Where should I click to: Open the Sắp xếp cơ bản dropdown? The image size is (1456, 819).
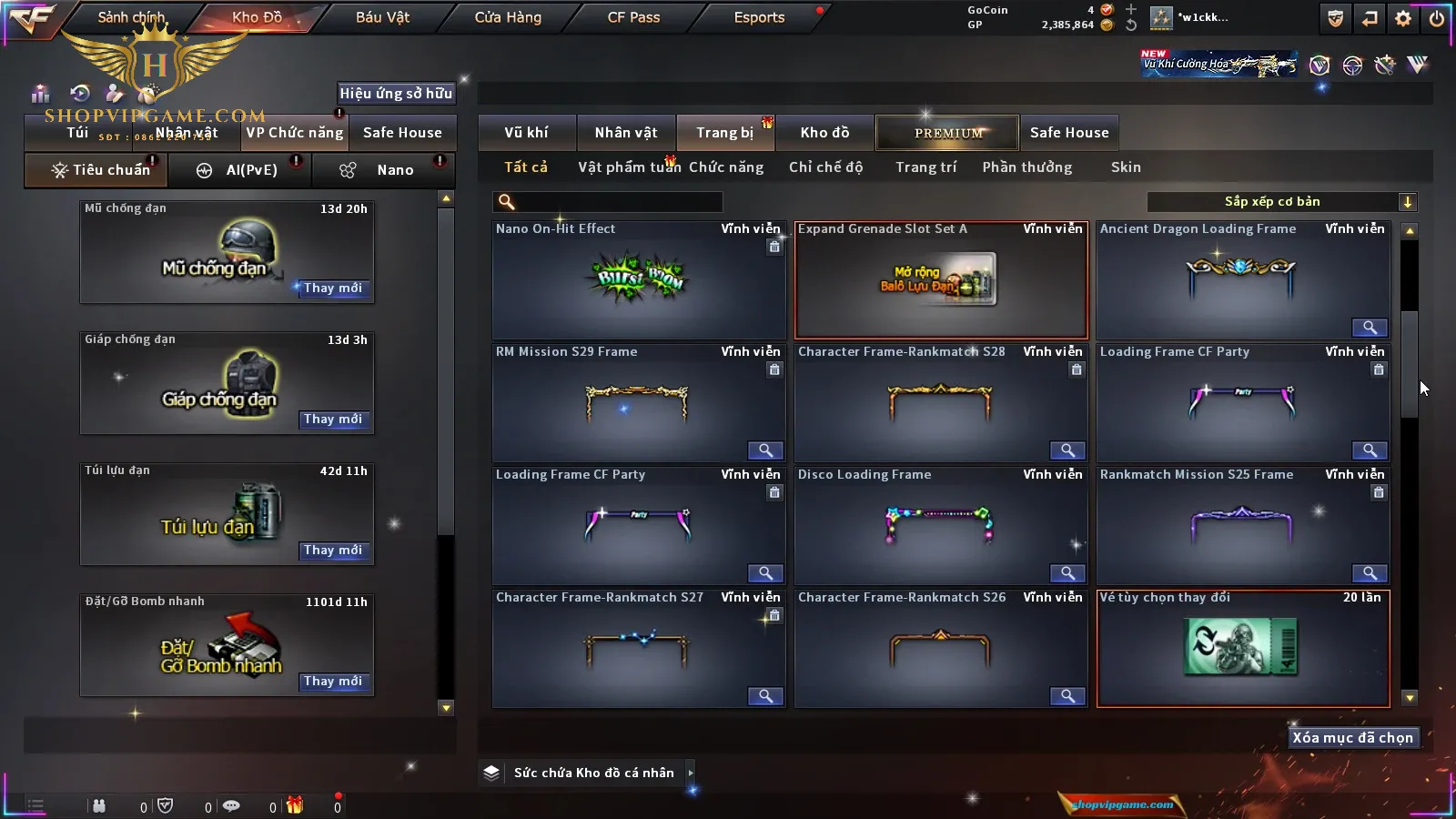pyautogui.click(x=1281, y=202)
